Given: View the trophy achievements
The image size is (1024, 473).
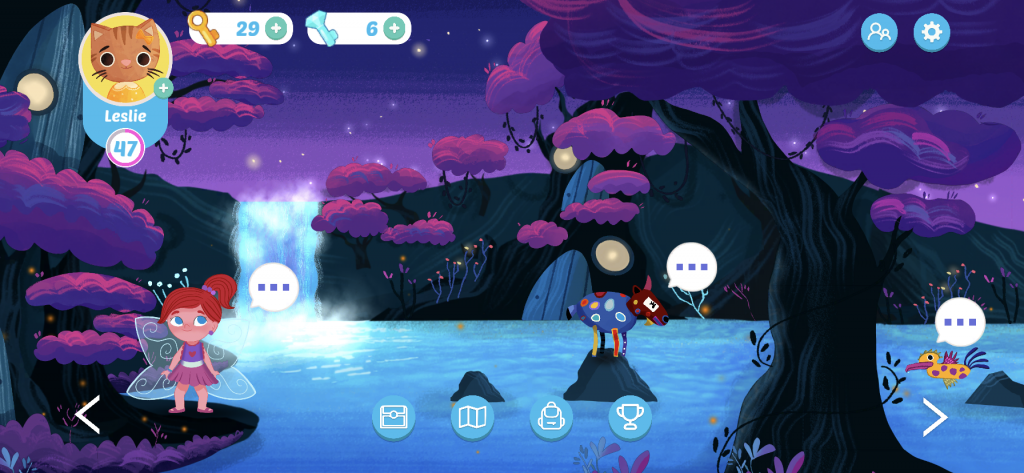Looking at the screenshot, I should (630, 417).
